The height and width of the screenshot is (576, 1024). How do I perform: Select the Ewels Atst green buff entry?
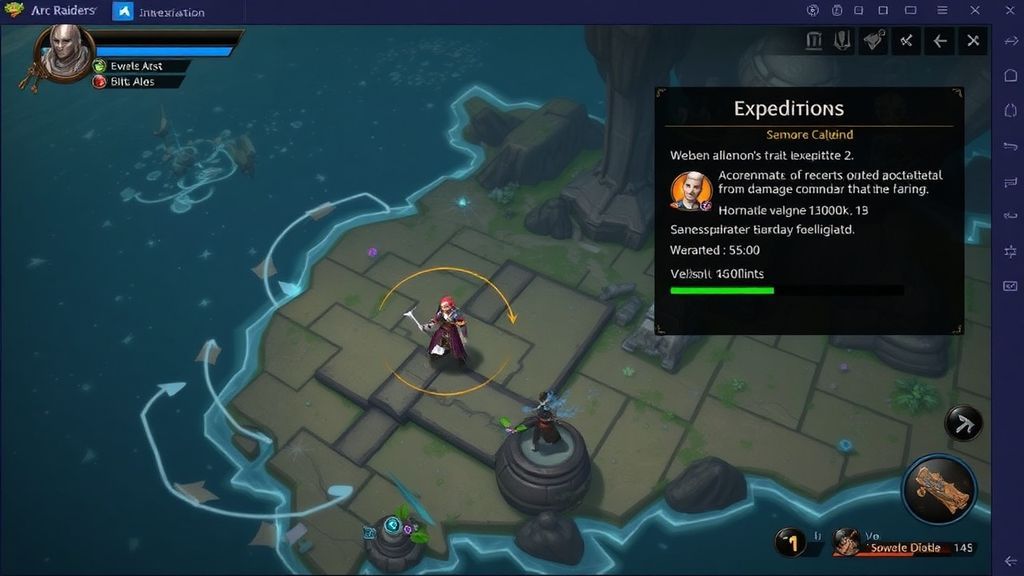tap(136, 66)
